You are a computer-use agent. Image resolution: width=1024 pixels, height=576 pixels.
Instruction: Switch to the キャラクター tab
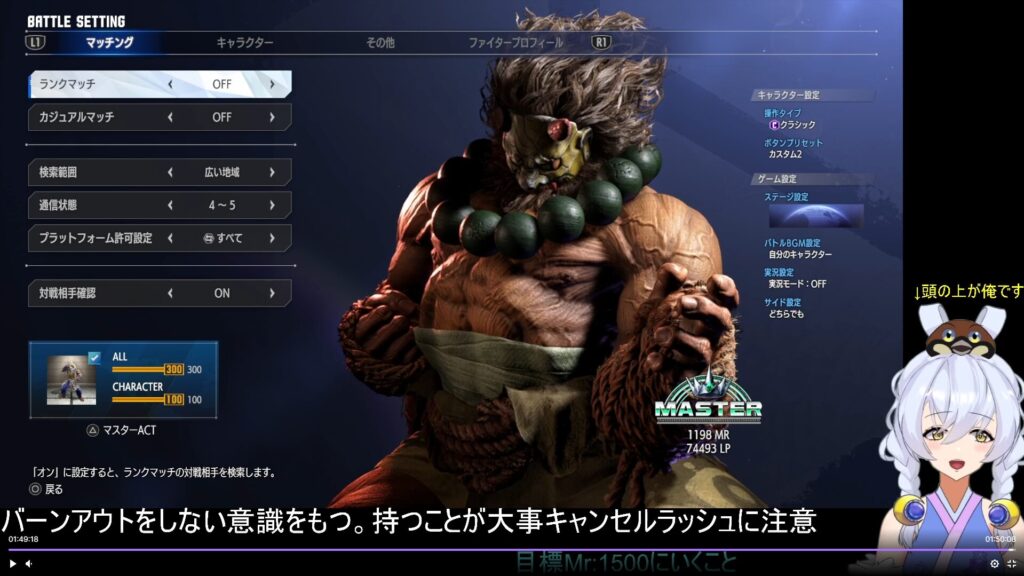(x=244, y=43)
